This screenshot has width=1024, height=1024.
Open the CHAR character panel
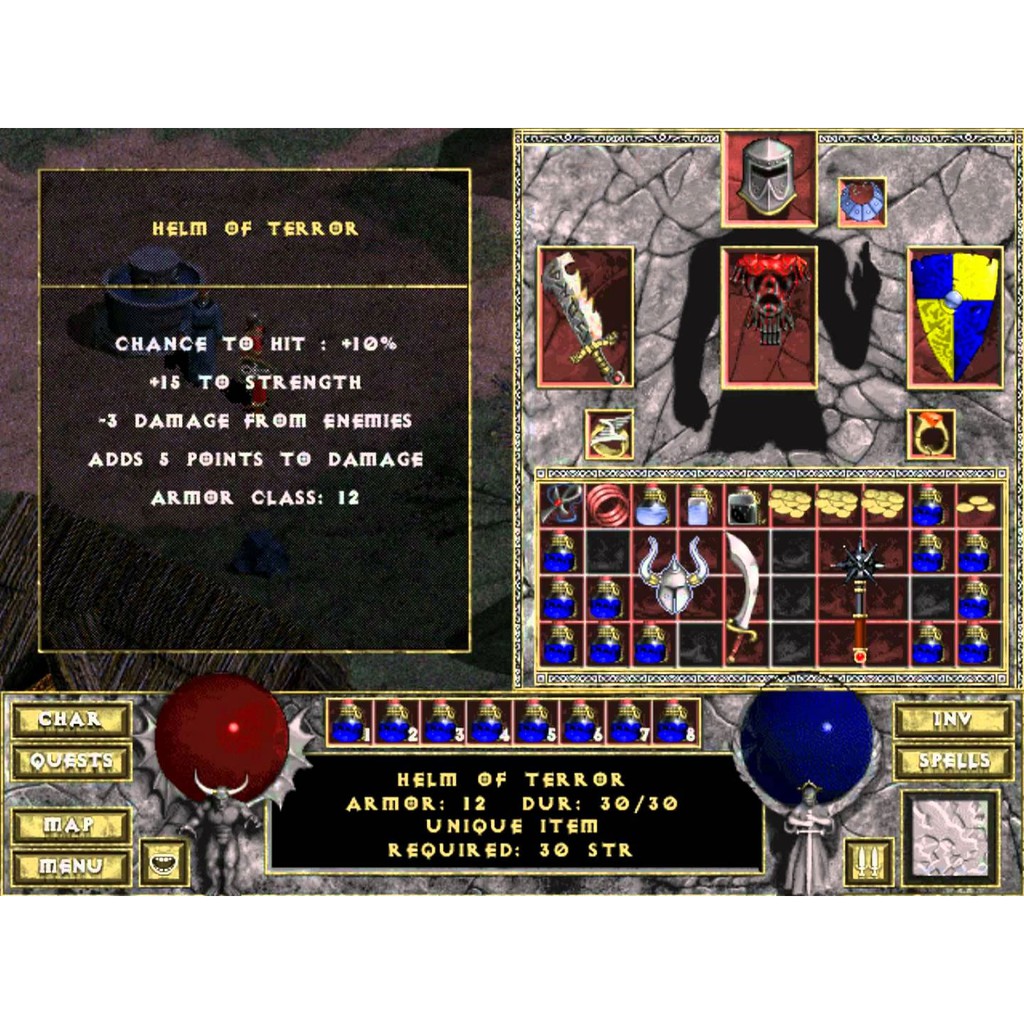click(x=71, y=719)
